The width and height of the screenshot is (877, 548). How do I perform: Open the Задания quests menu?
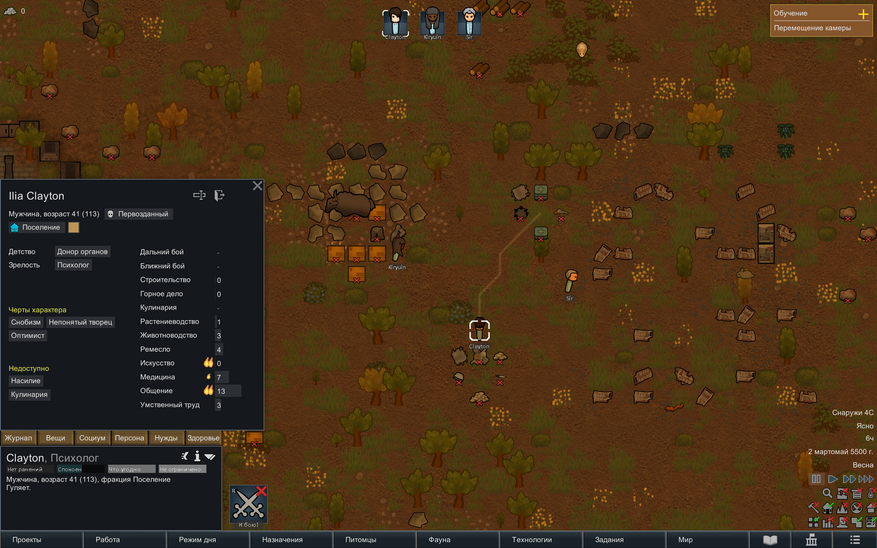pyautogui.click(x=609, y=540)
